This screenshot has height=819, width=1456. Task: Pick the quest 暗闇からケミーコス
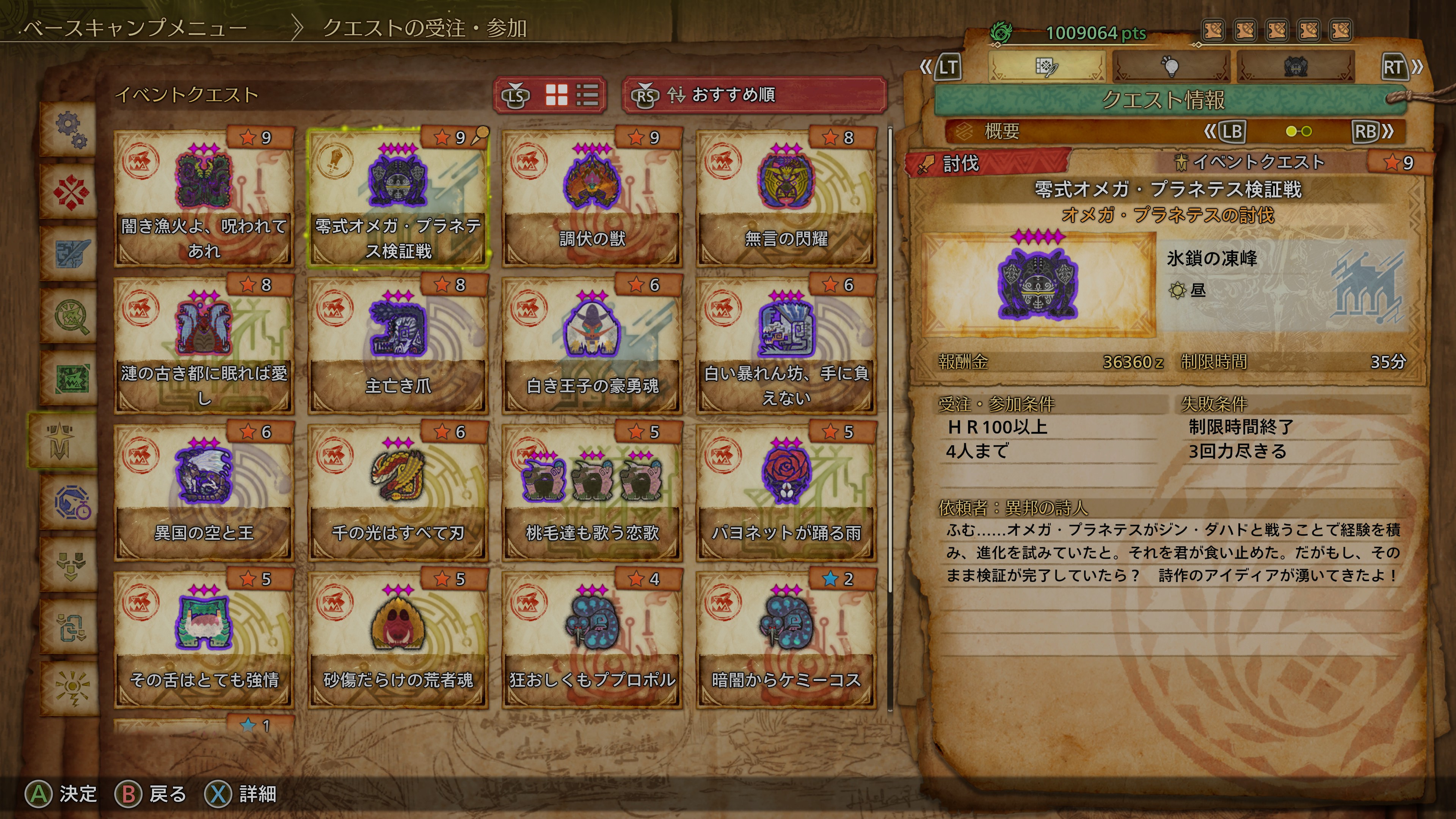coord(786,639)
